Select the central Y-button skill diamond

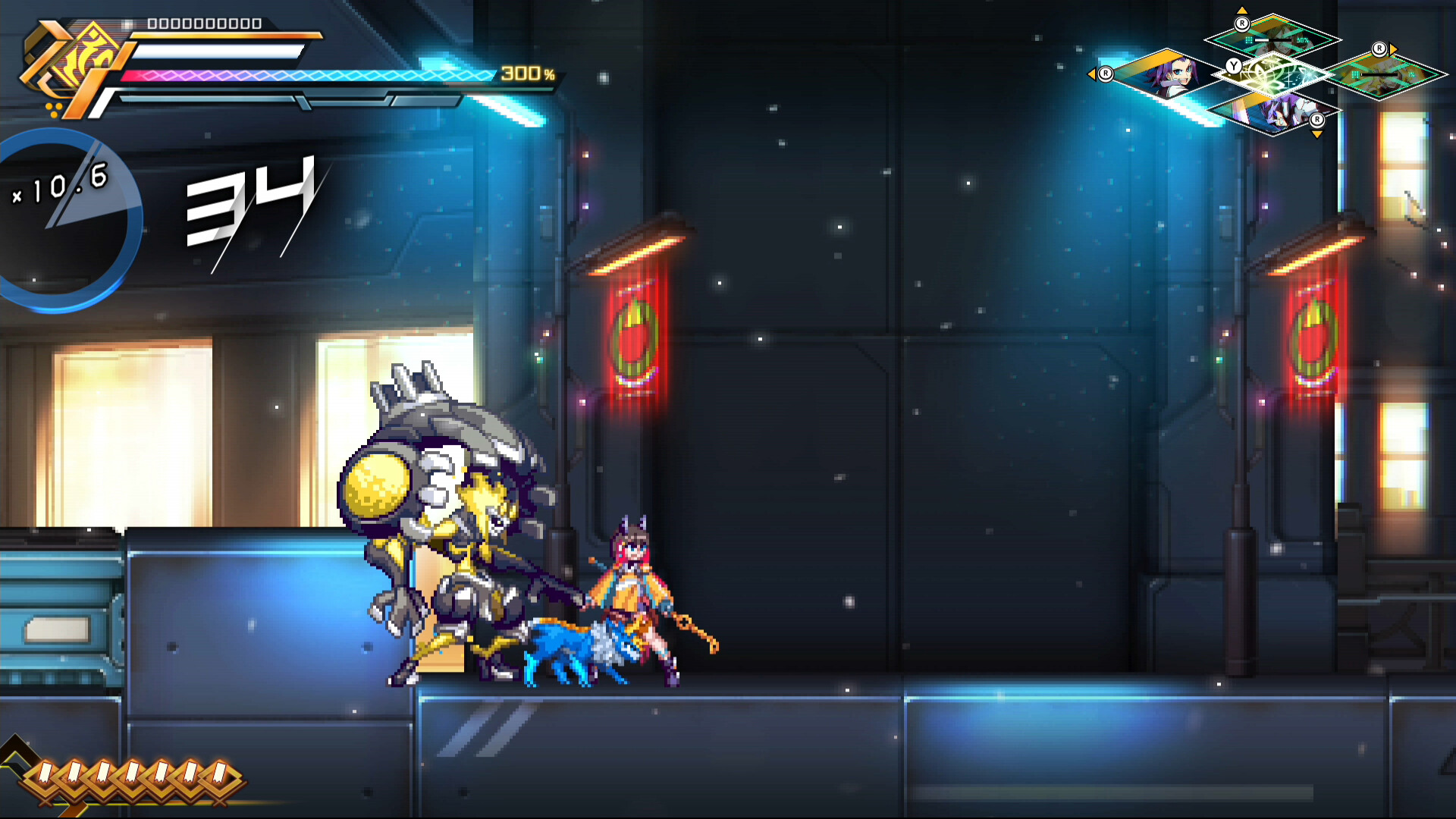pyautogui.click(x=1276, y=74)
